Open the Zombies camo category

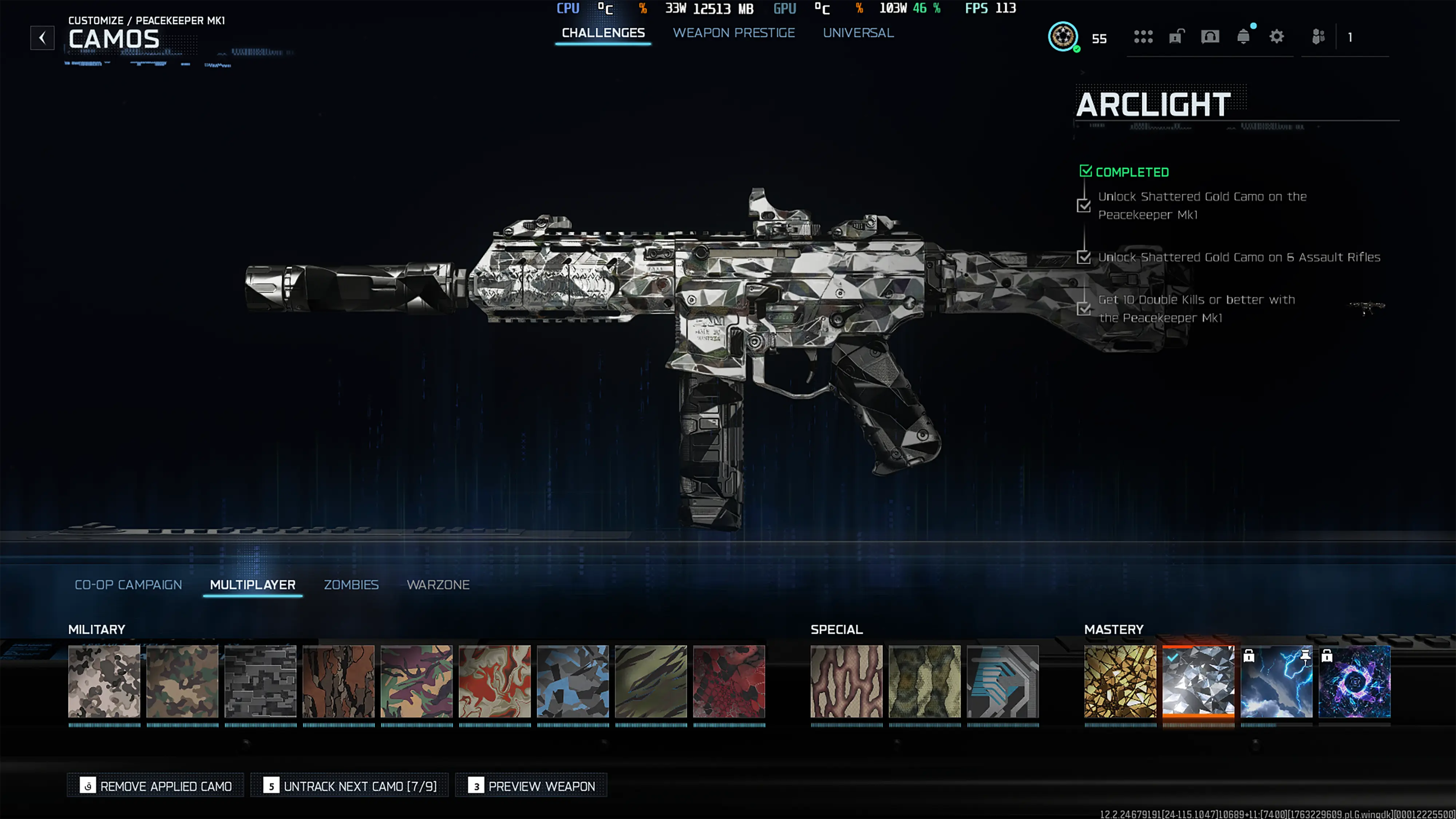click(x=351, y=585)
